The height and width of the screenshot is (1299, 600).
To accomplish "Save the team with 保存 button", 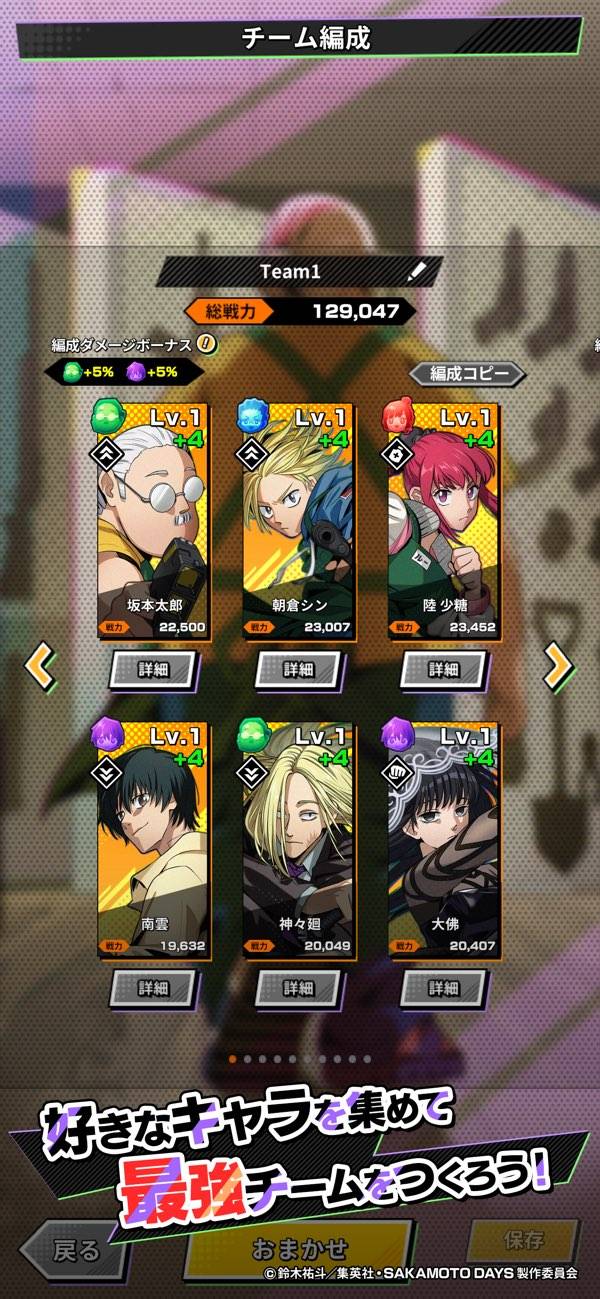I will pyautogui.click(x=524, y=1240).
